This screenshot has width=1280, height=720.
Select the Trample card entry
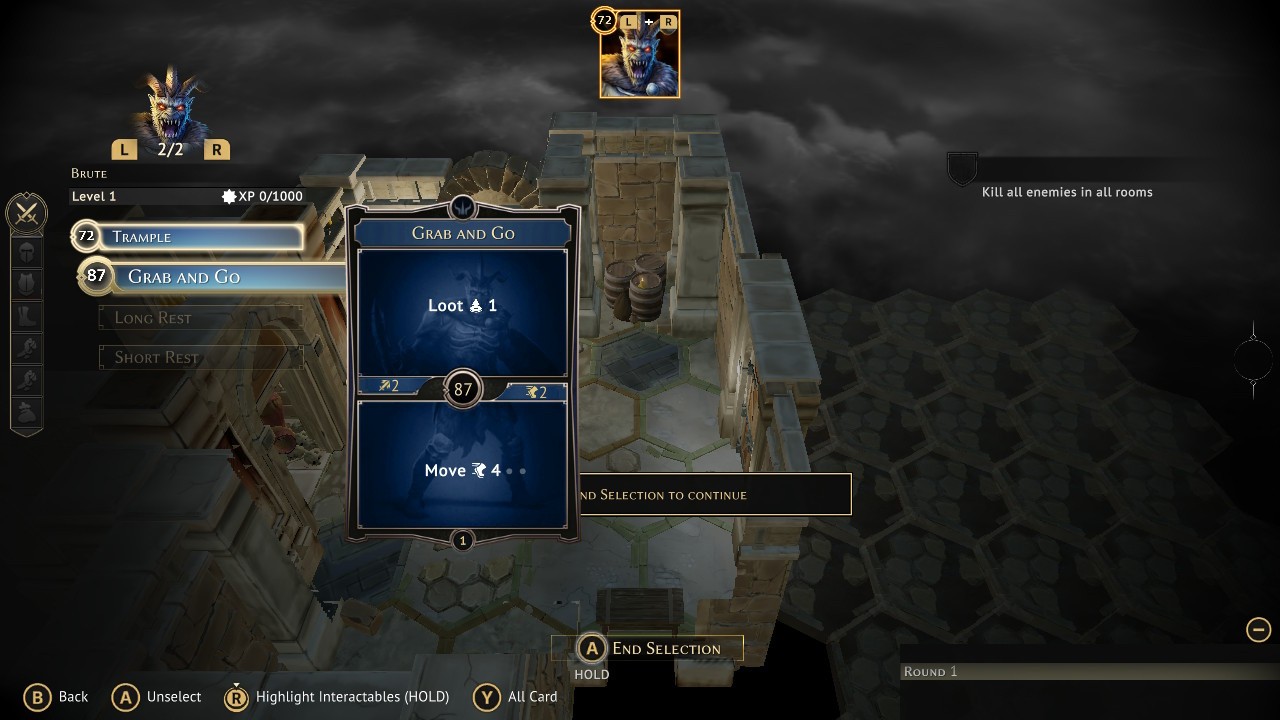187,237
